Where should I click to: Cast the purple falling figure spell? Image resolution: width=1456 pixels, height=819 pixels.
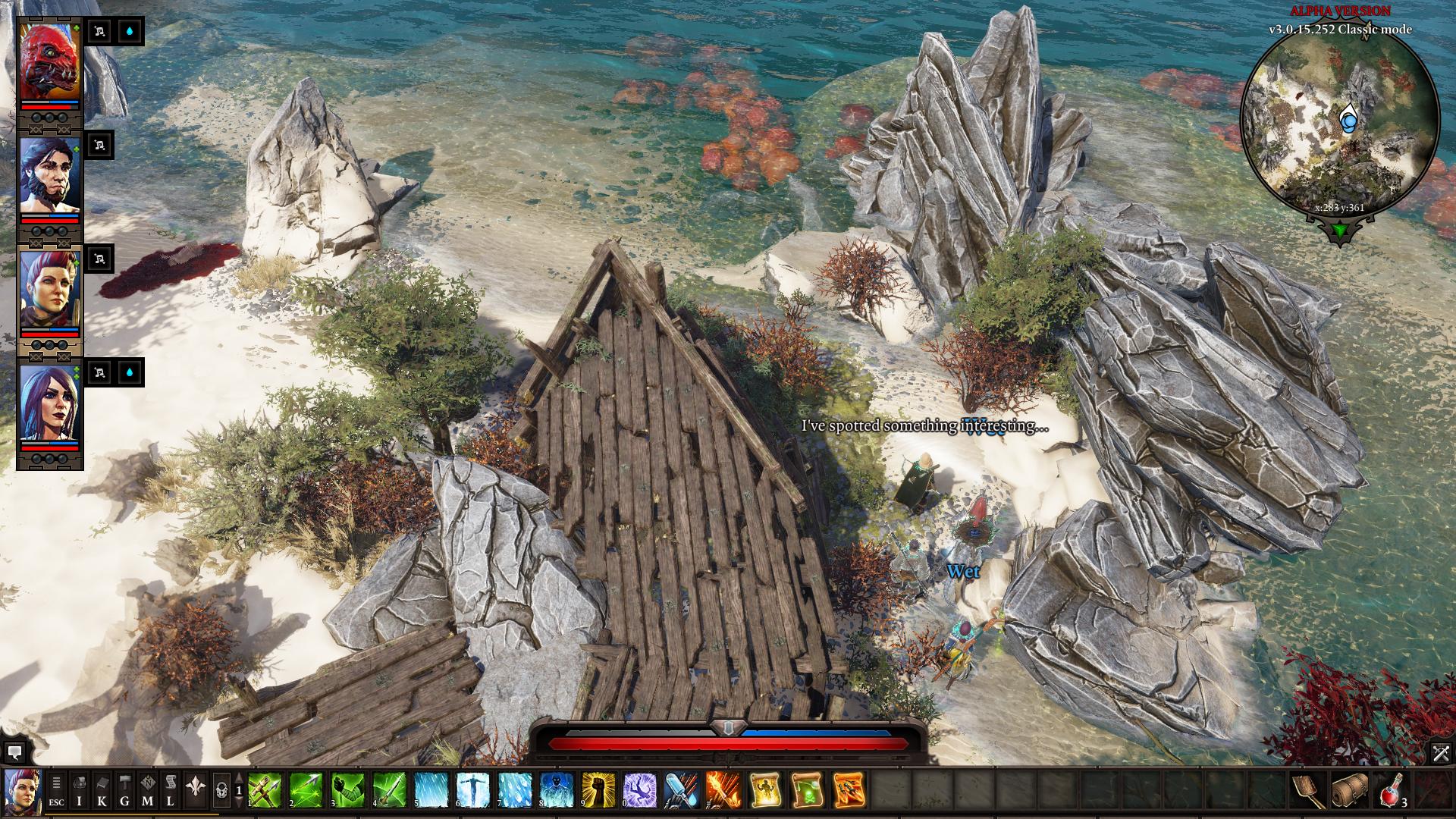coord(640,790)
